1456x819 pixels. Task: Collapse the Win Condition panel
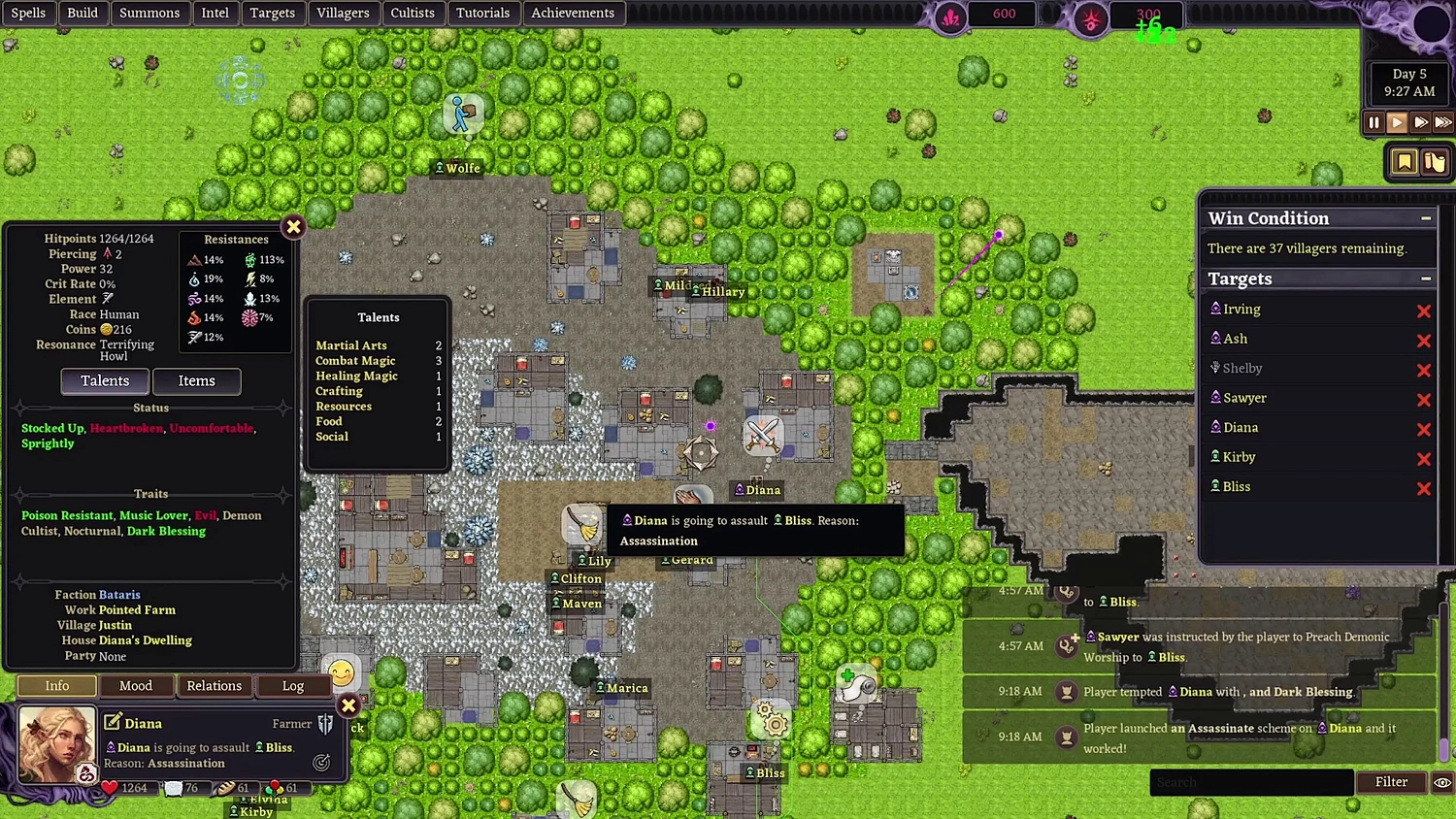coord(1426,218)
